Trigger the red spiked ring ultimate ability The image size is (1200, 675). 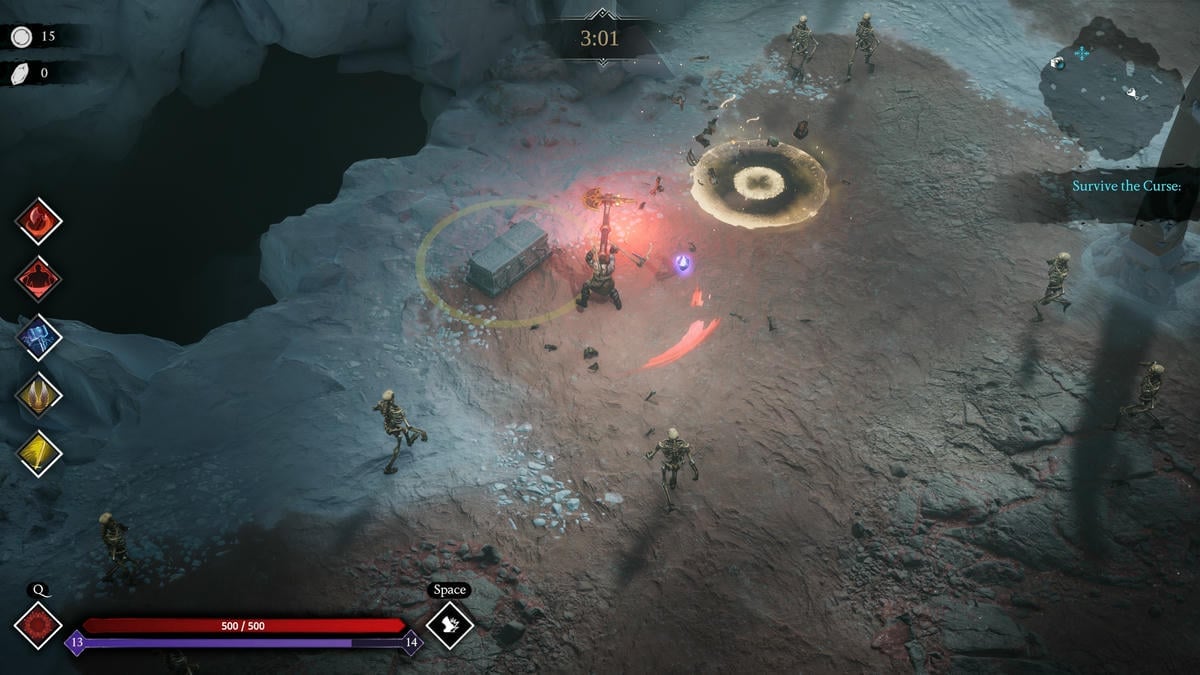(39, 626)
